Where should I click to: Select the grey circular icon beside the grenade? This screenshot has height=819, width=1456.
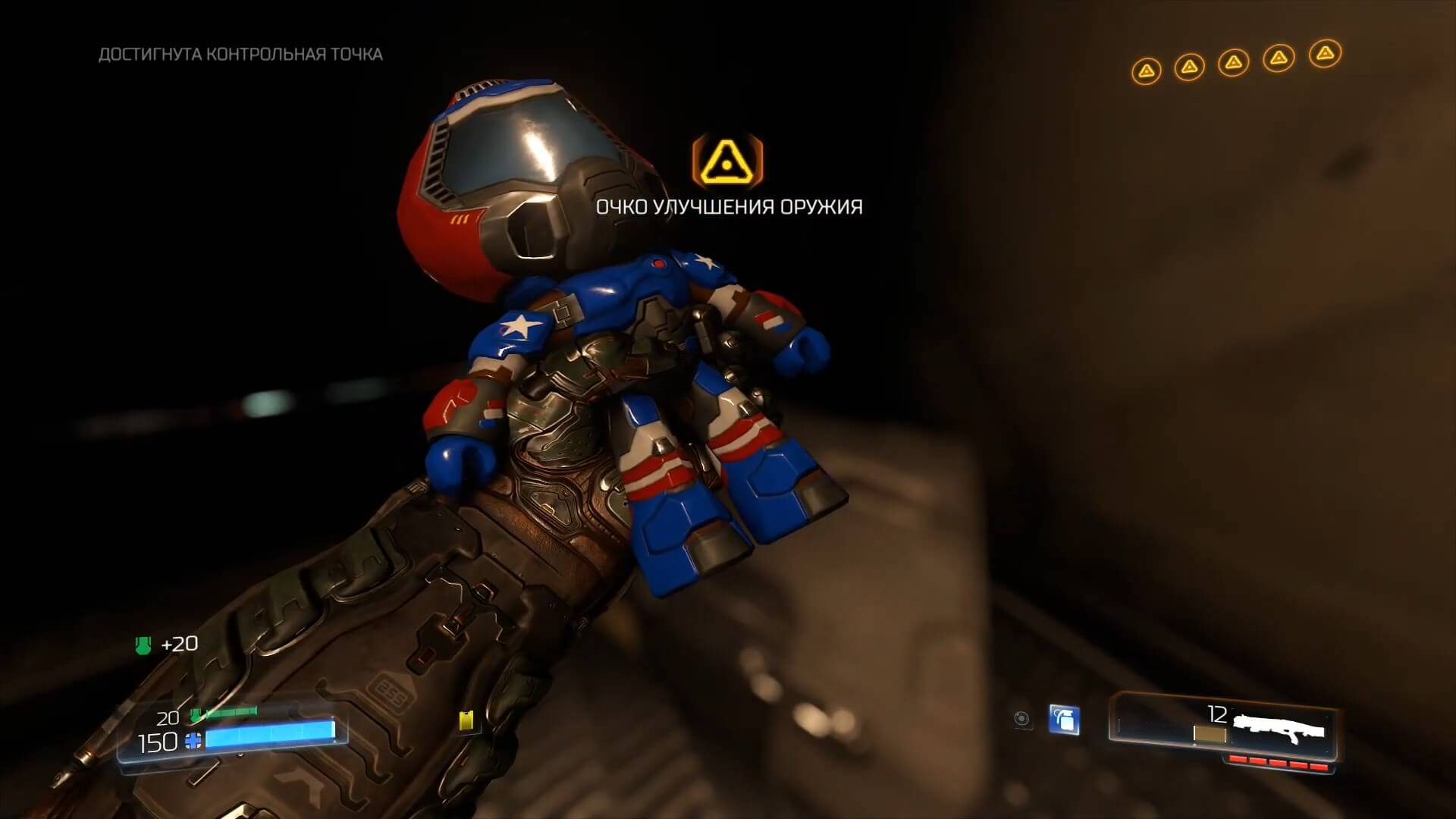coord(1022,719)
